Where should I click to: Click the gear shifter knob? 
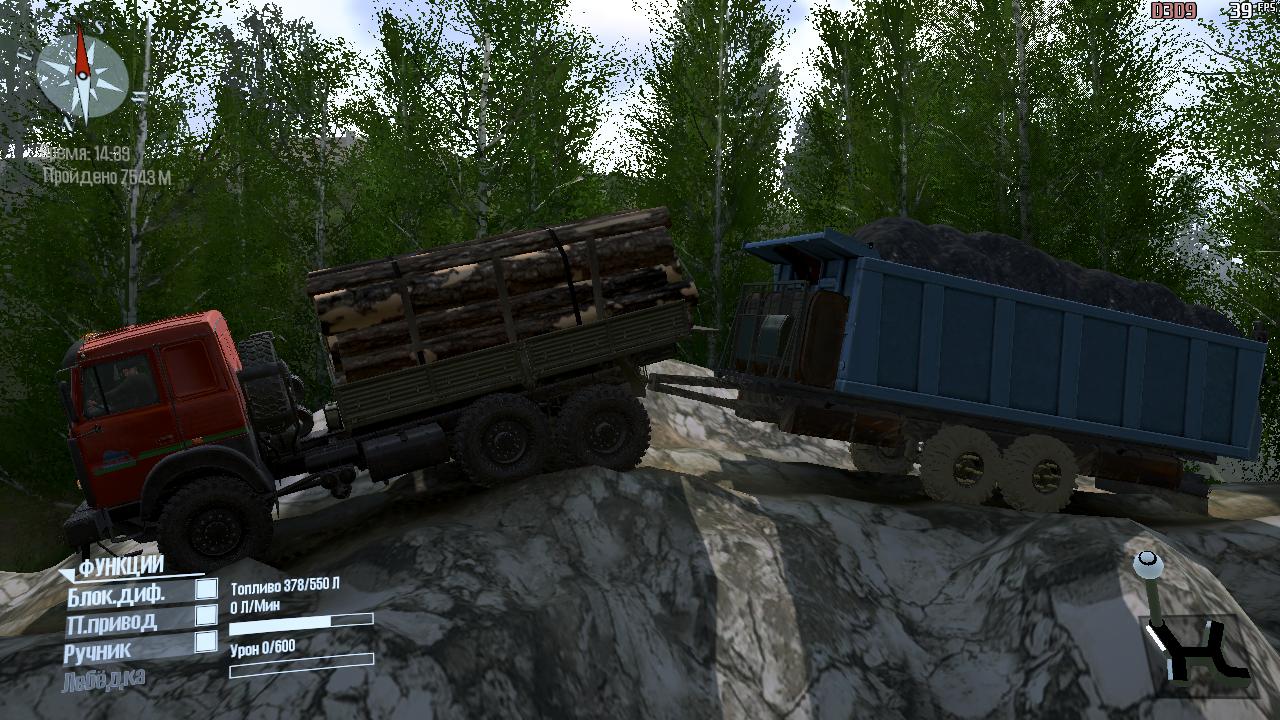1146,565
